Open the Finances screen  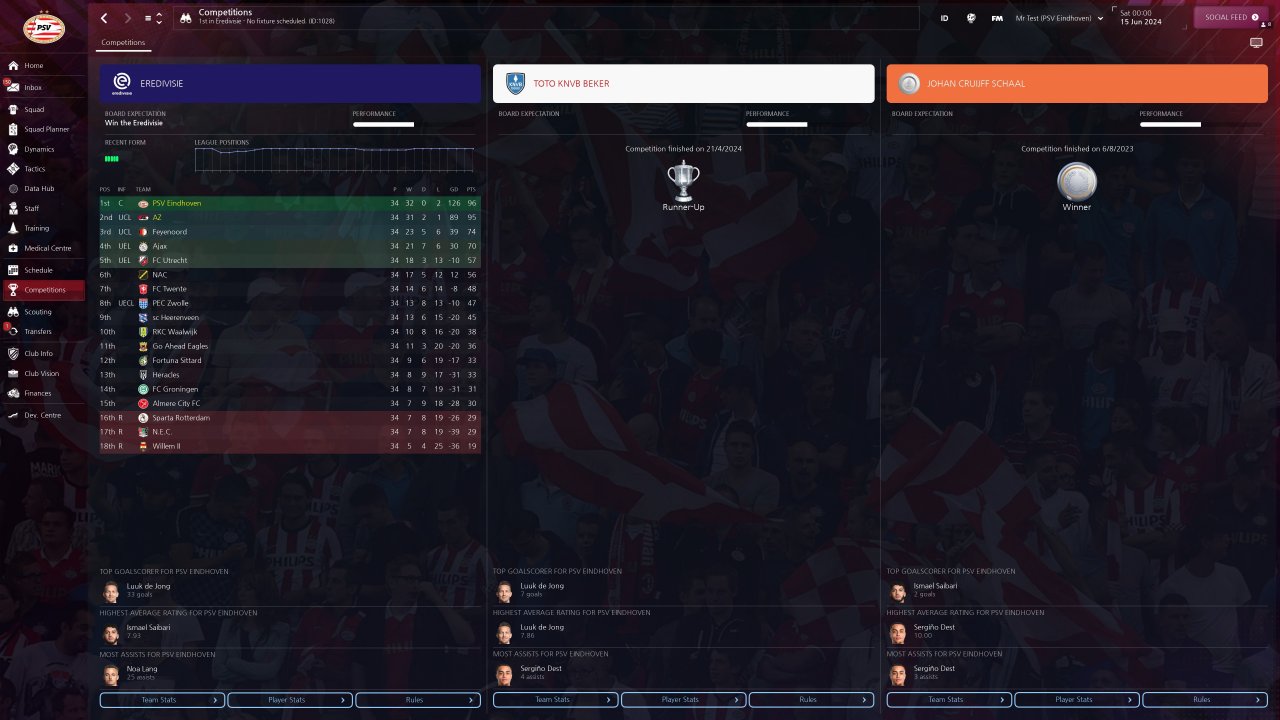coord(38,393)
